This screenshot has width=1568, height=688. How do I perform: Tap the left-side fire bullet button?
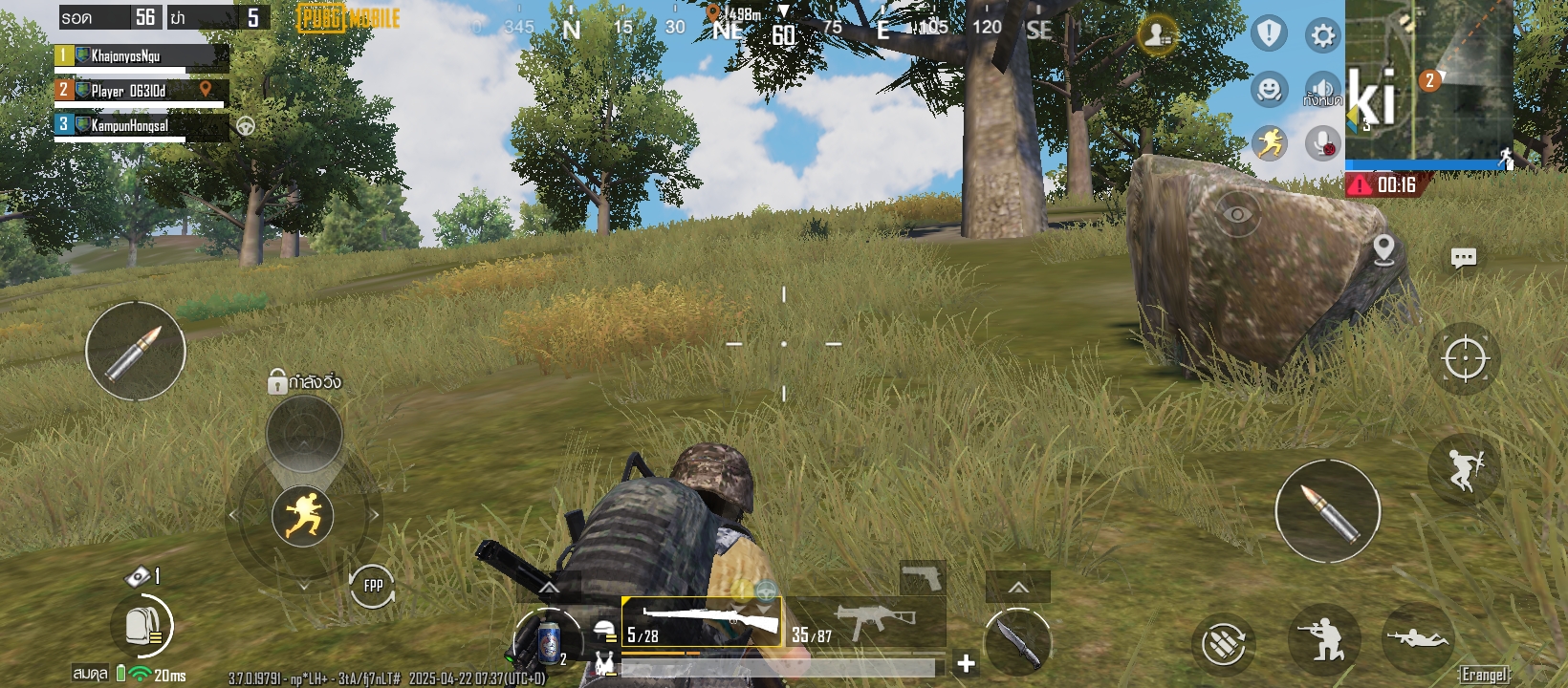coord(136,351)
